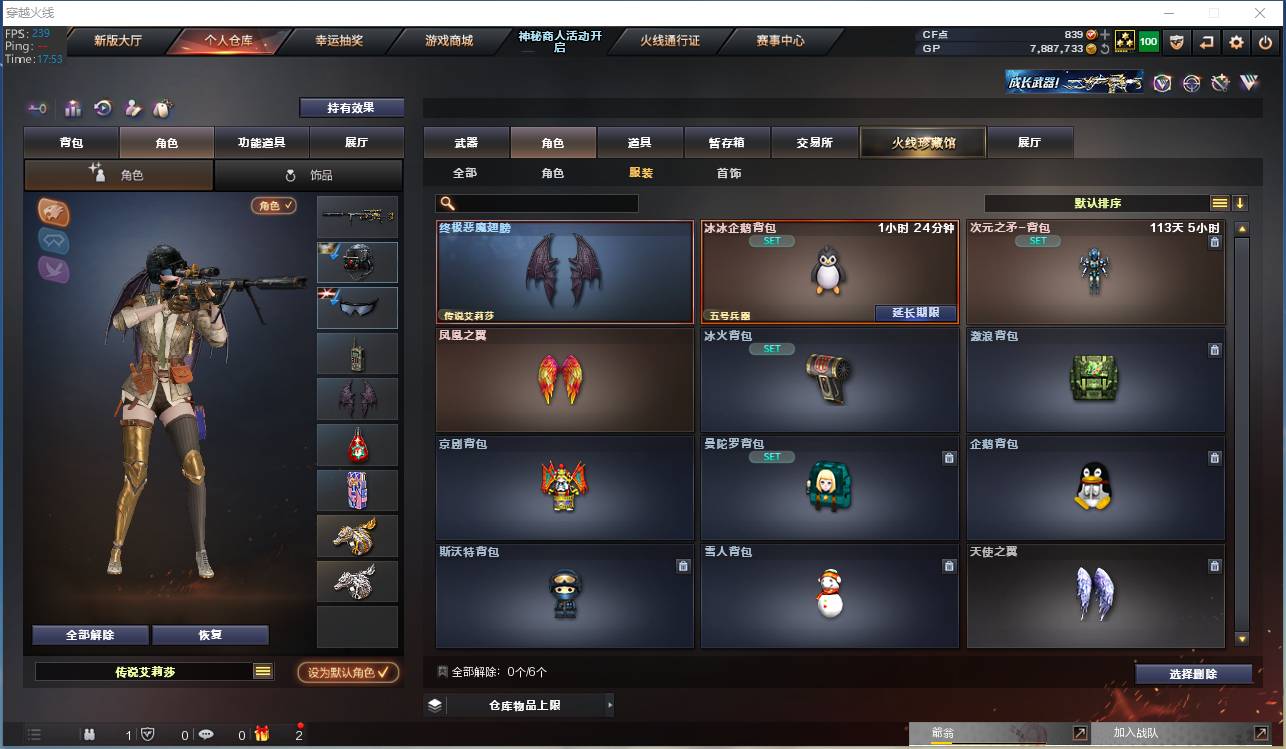Click the circular restore arrow icon near top-left
The image size is (1286, 749).
(103, 107)
